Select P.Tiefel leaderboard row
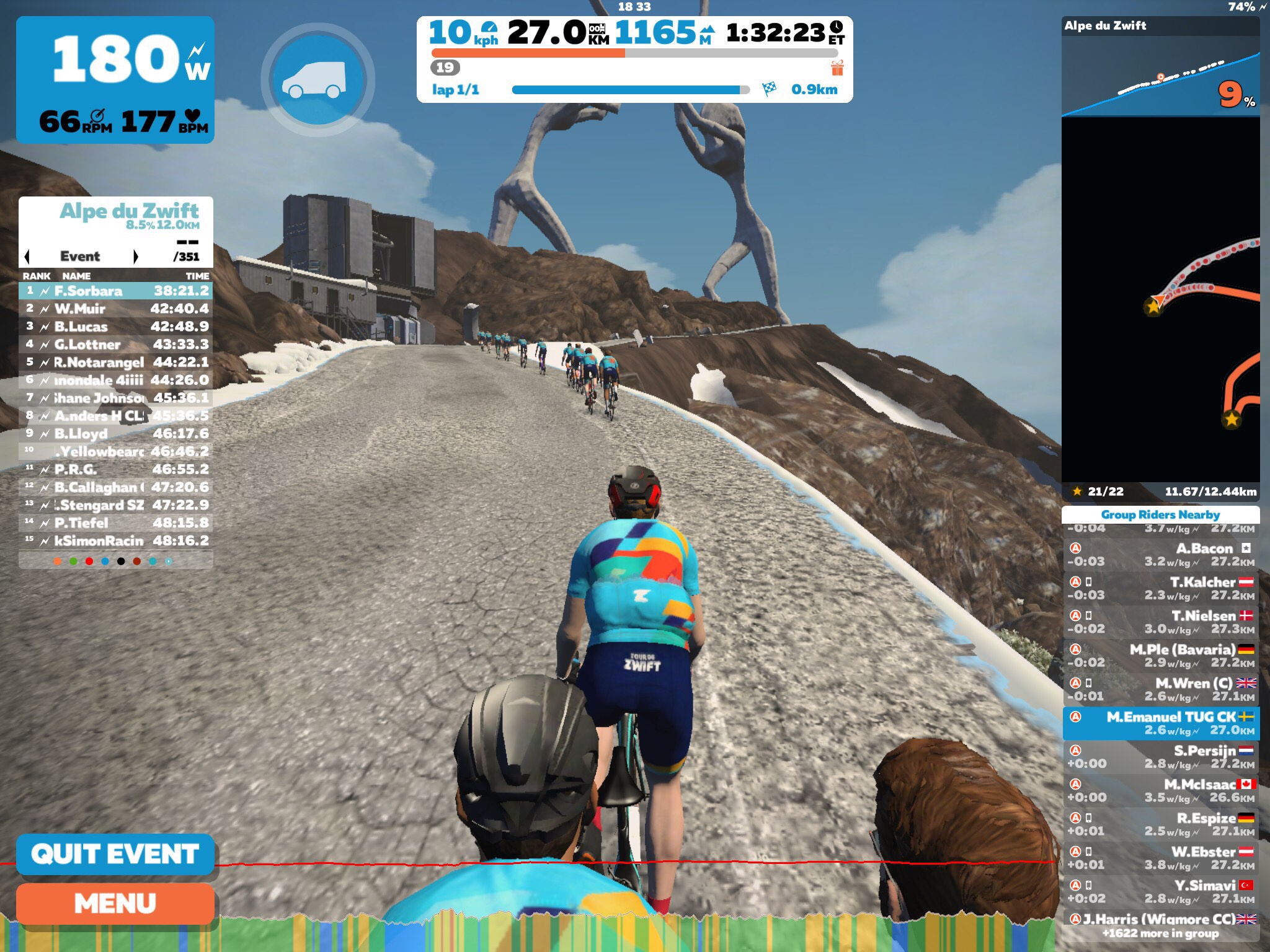This screenshot has height=952, width=1270. (x=115, y=523)
